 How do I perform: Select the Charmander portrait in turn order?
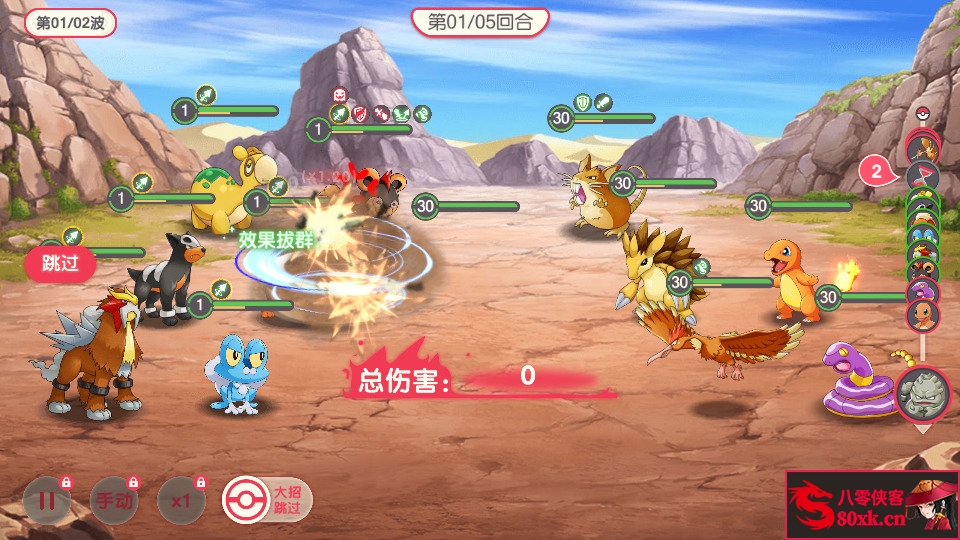tap(922, 316)
